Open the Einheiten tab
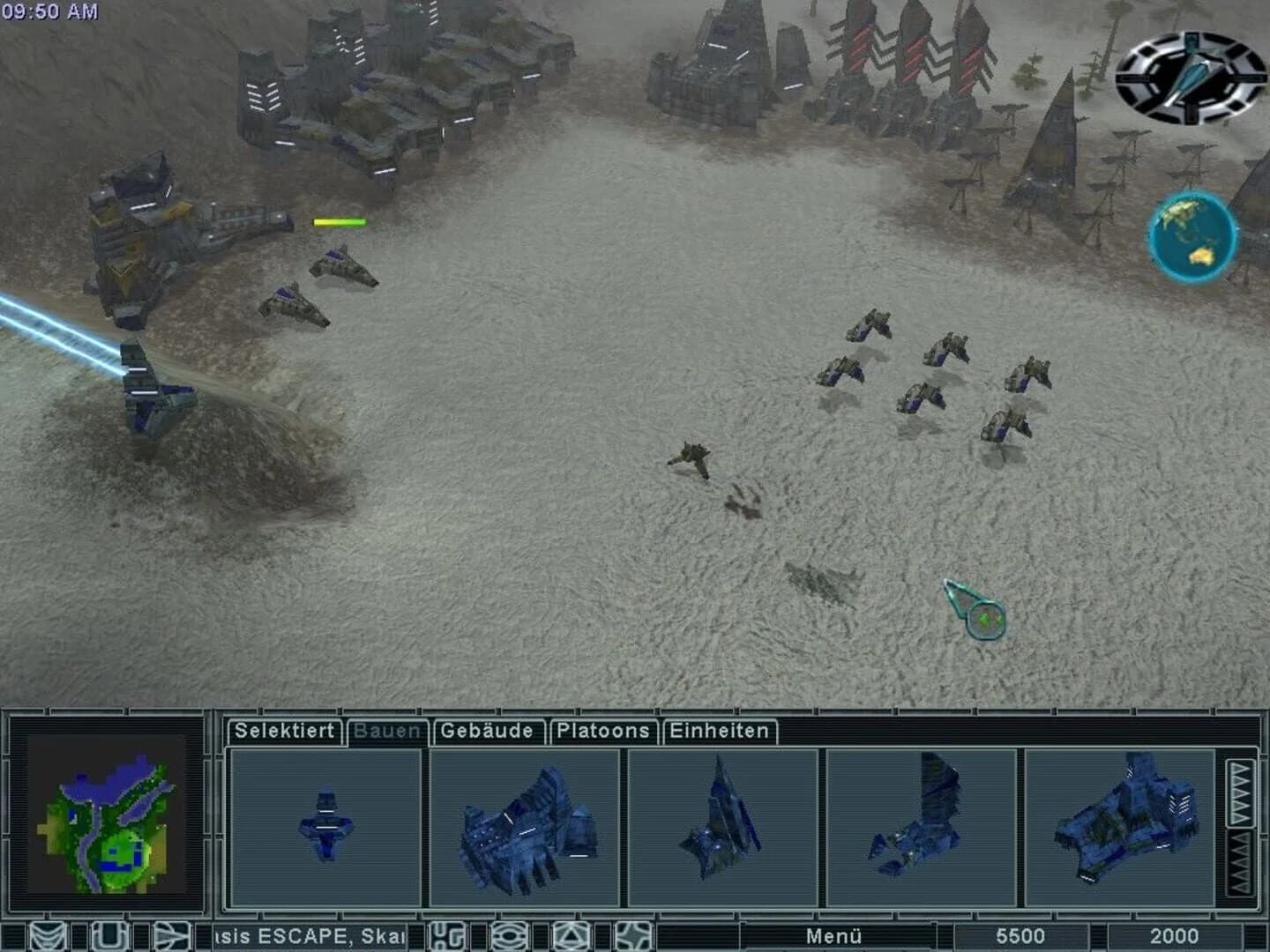Image resolution: width=1270 pixels, height=952 pixels. [720, 731]
